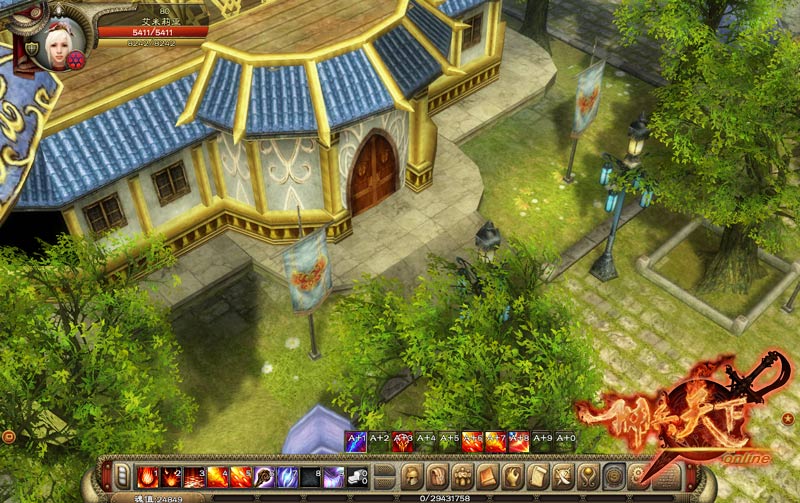Choose the empty A+9 shortcut slot
Viewport: 800px width, 503px height.
coord(542,441)
